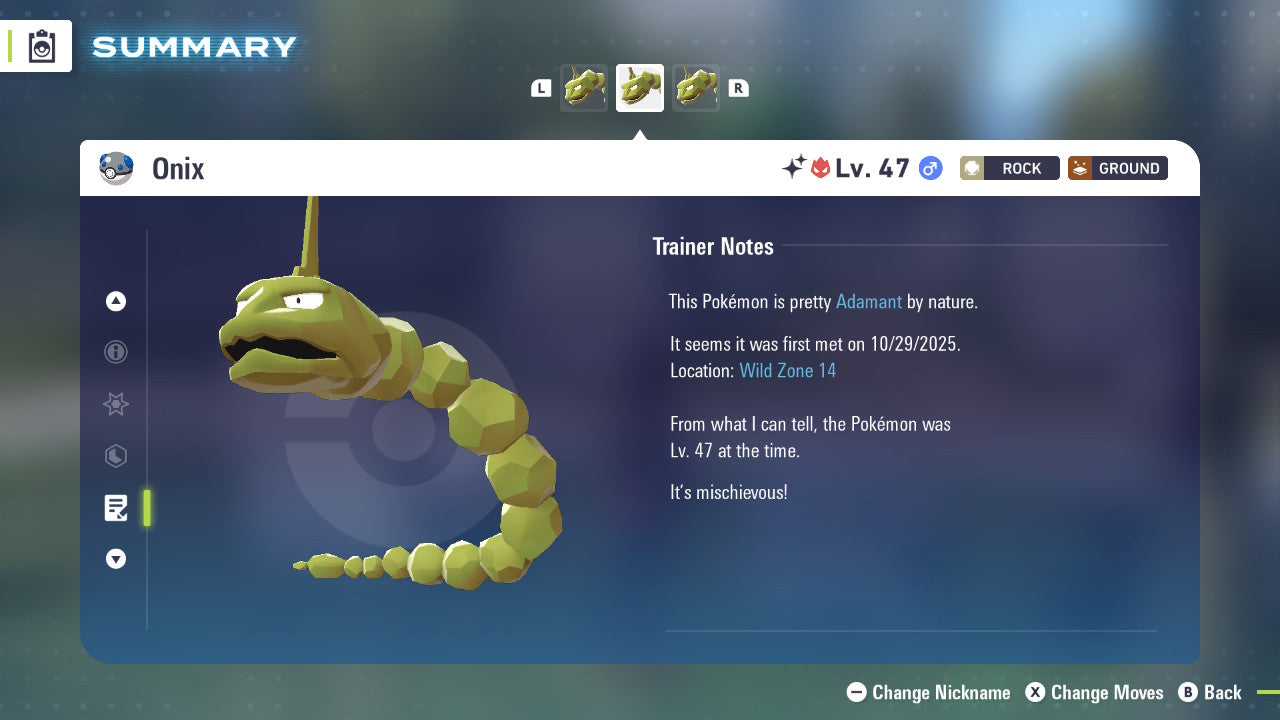This screenshot has width=1280, height=720.
Task: Open the Trainer Notes memo icon
Action: pos(116,508)
